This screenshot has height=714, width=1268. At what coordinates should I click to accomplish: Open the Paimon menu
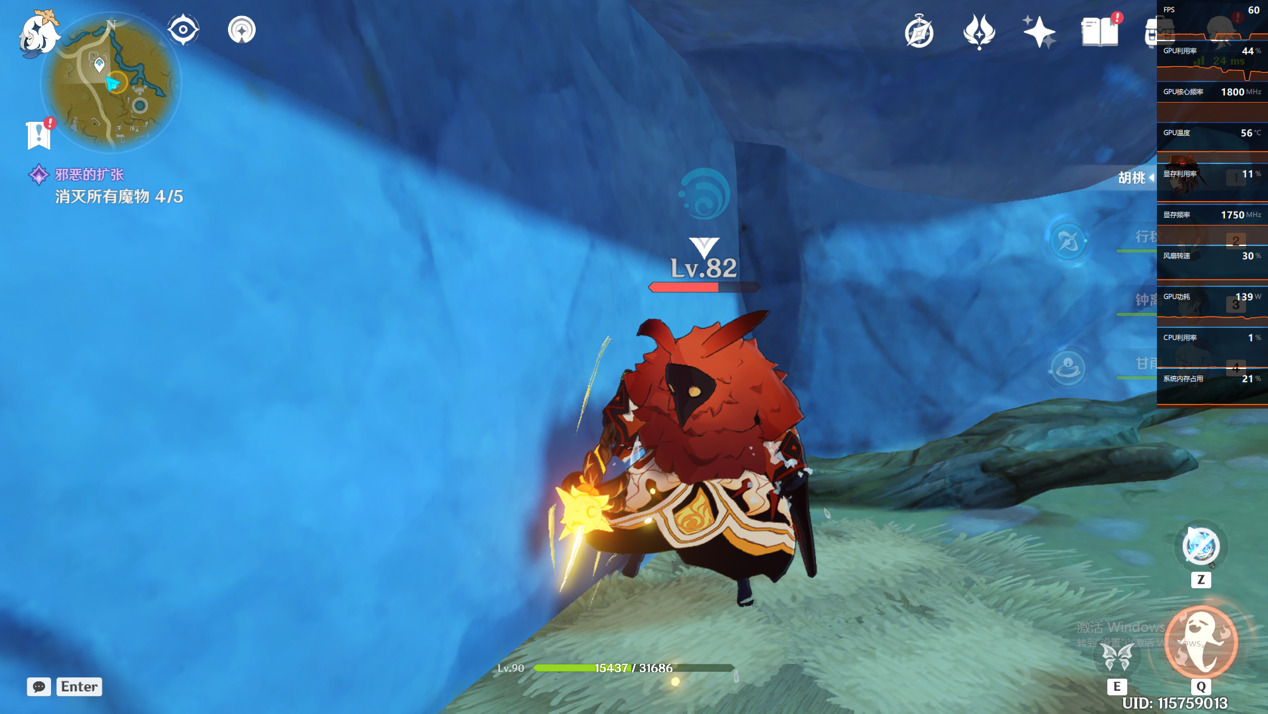tap(39, 32)
